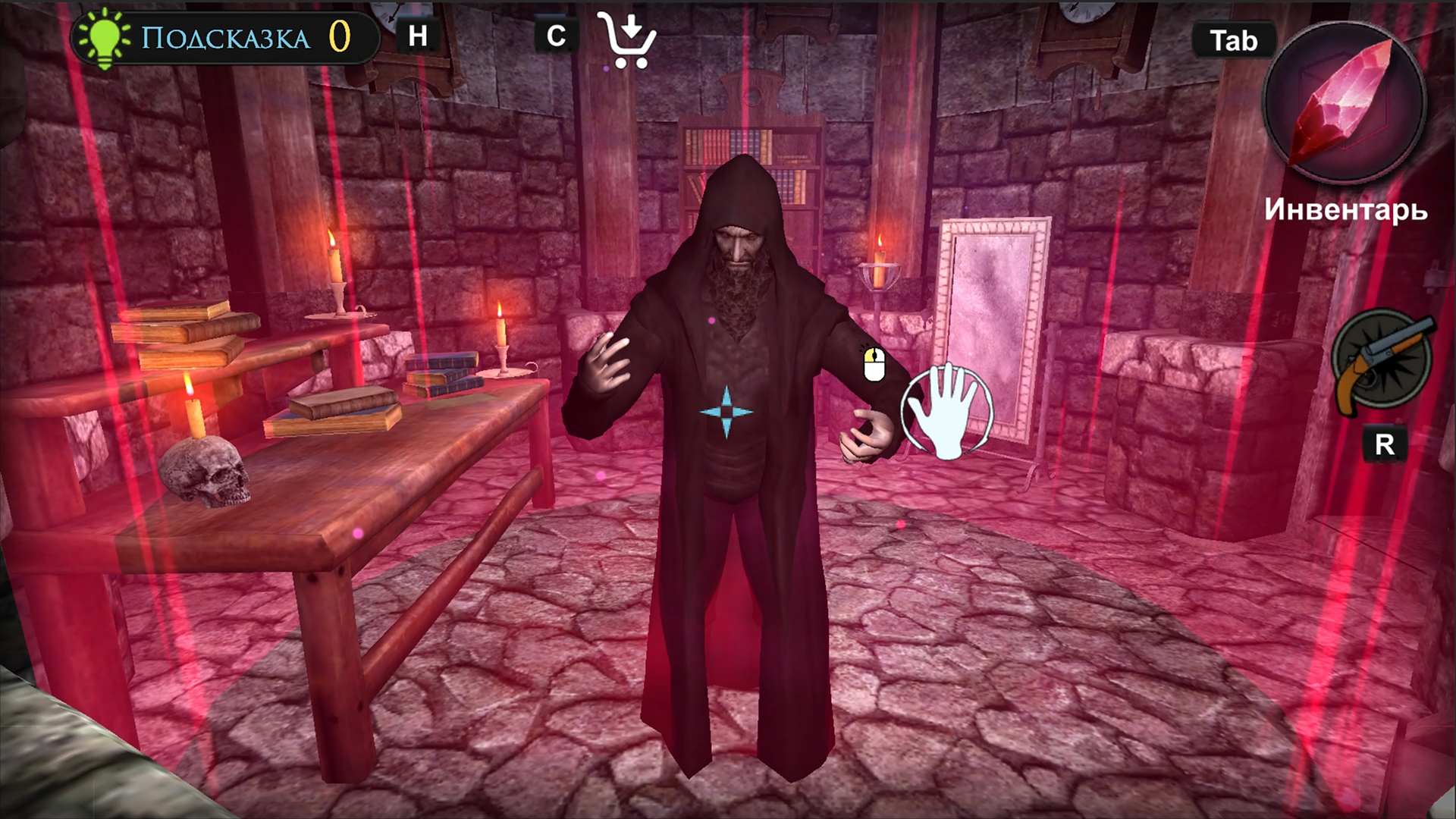Click the green lightbulb hint icon
Image resolution: width=1456 pixels, height=819 pixels.
point(105,33)
